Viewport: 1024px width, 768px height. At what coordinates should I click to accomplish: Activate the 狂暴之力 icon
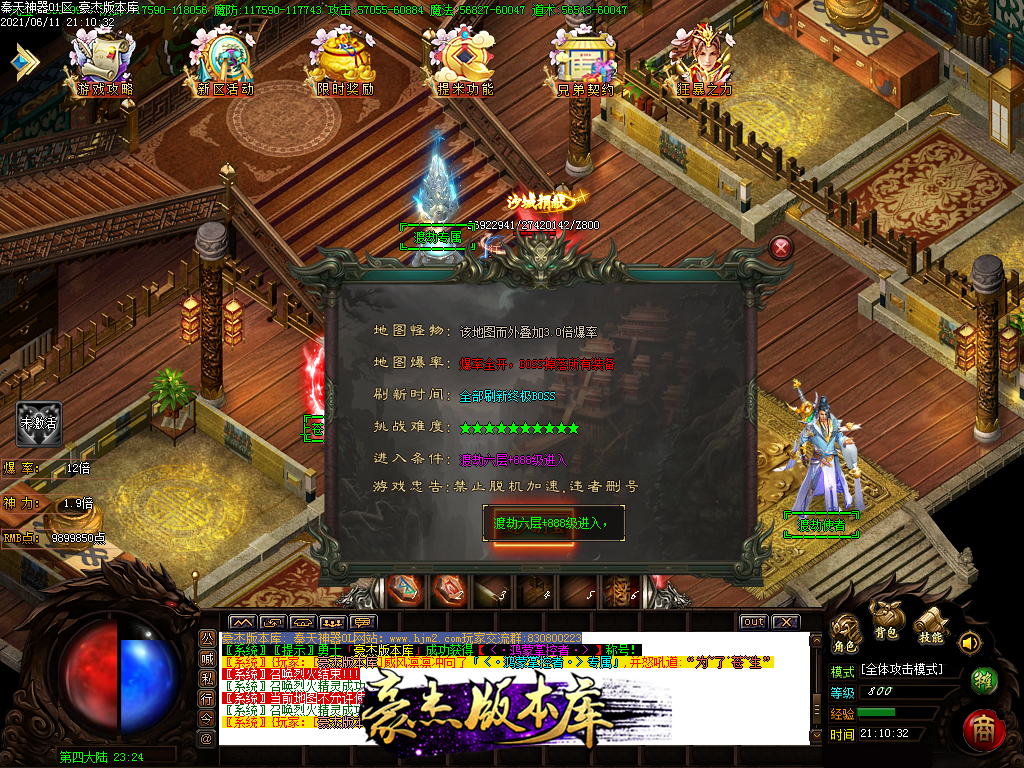coord(705,62)
